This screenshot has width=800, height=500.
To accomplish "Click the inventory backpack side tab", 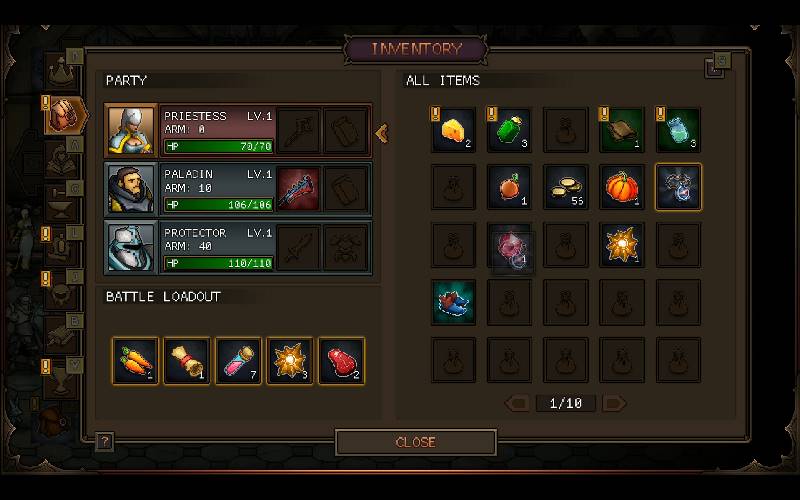I will tap(64, 113).
